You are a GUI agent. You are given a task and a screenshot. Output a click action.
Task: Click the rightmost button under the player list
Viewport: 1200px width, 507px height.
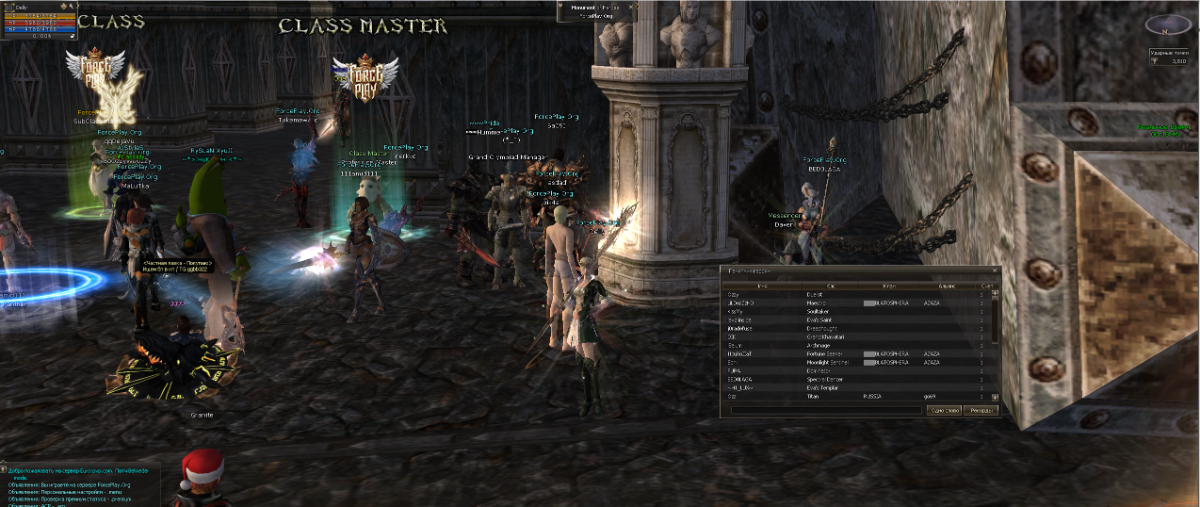pyautogui.click(x=982, y=410)
